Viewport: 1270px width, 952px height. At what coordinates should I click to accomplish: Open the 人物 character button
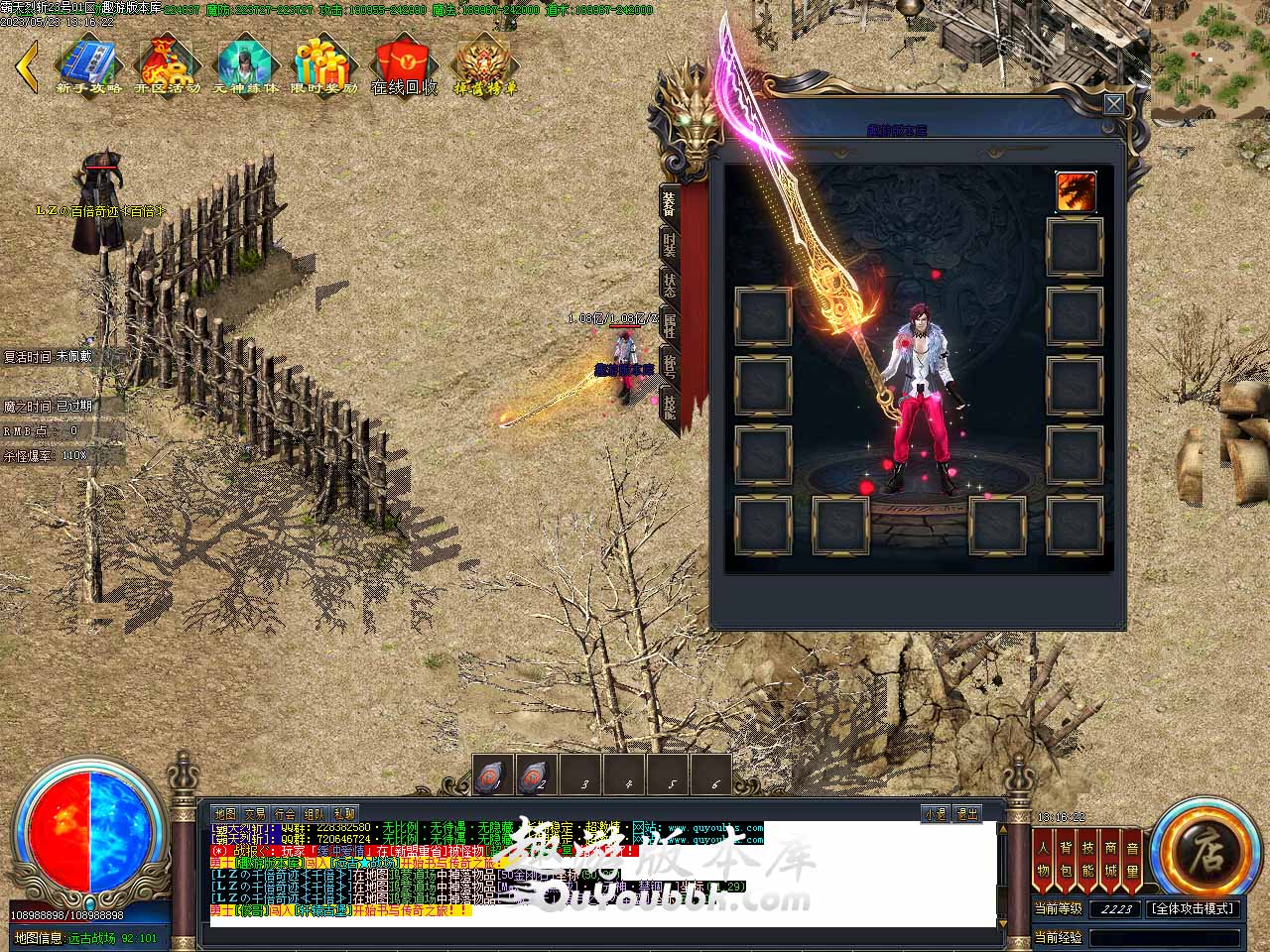tap(1043, 859)
